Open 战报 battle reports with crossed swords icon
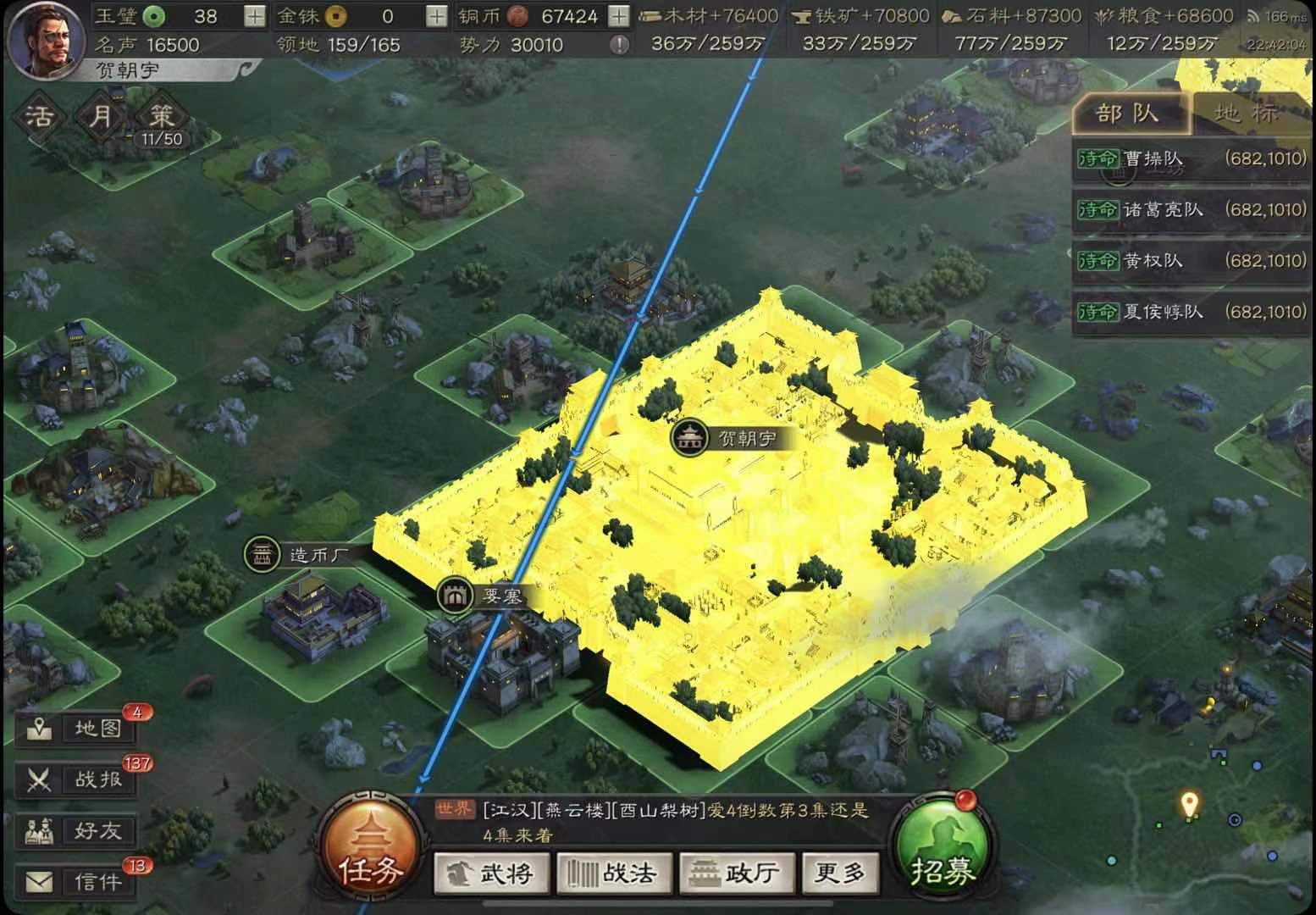The image size is (1316, 915). (x=78, y=779)
